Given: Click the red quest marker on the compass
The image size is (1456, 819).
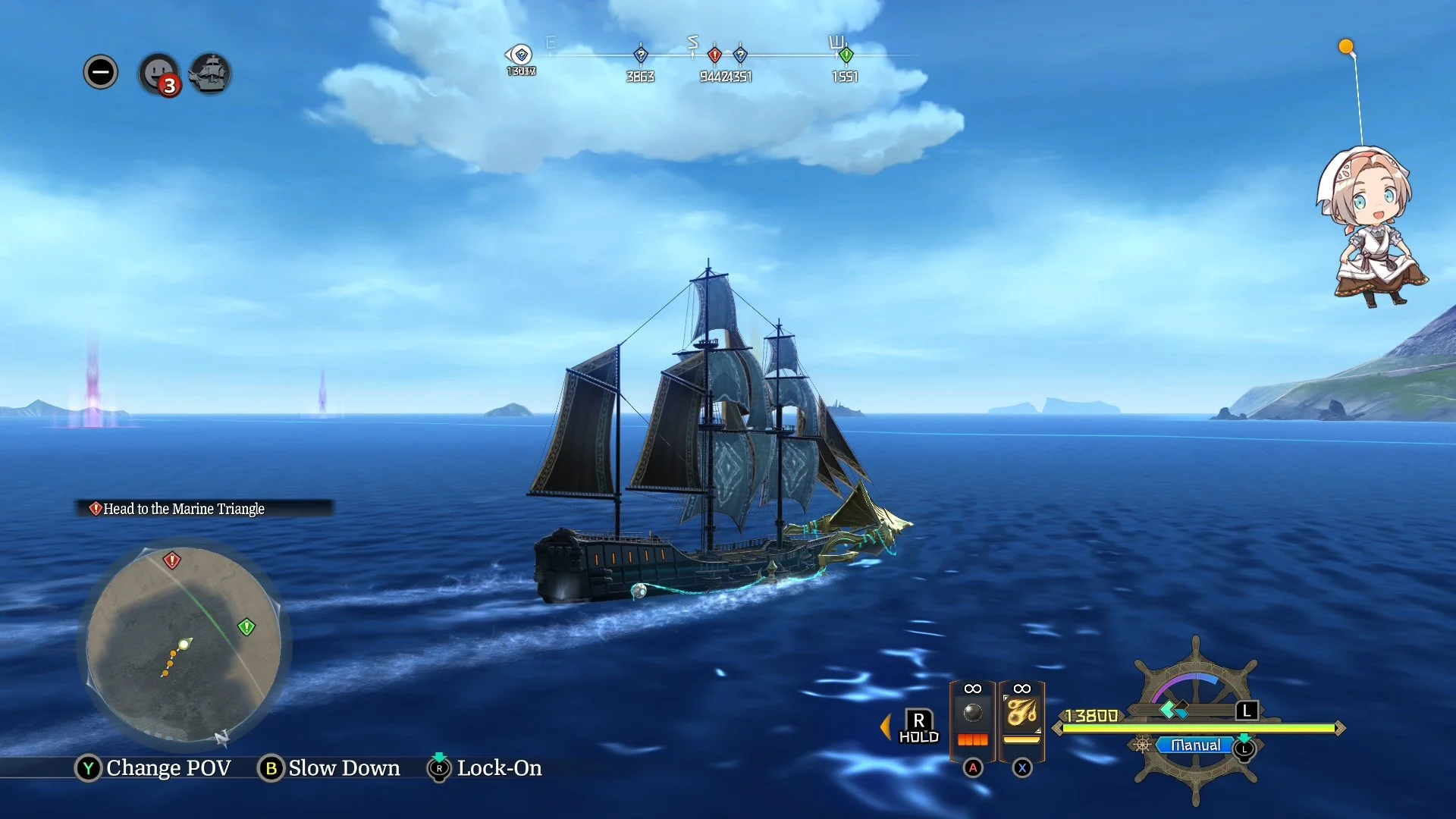Looking at the screenshot, I should (714, 55).
